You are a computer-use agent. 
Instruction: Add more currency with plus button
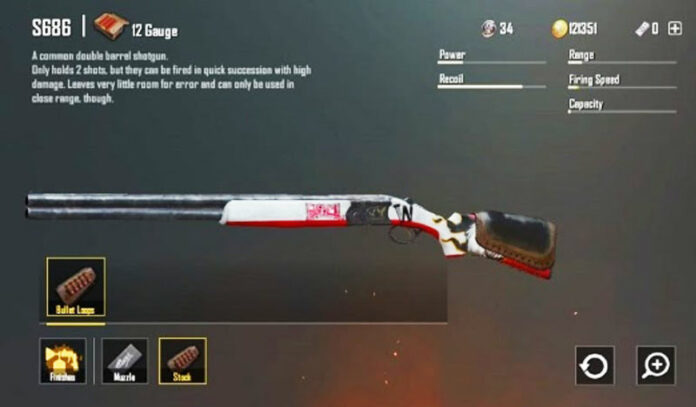(674, 29)
